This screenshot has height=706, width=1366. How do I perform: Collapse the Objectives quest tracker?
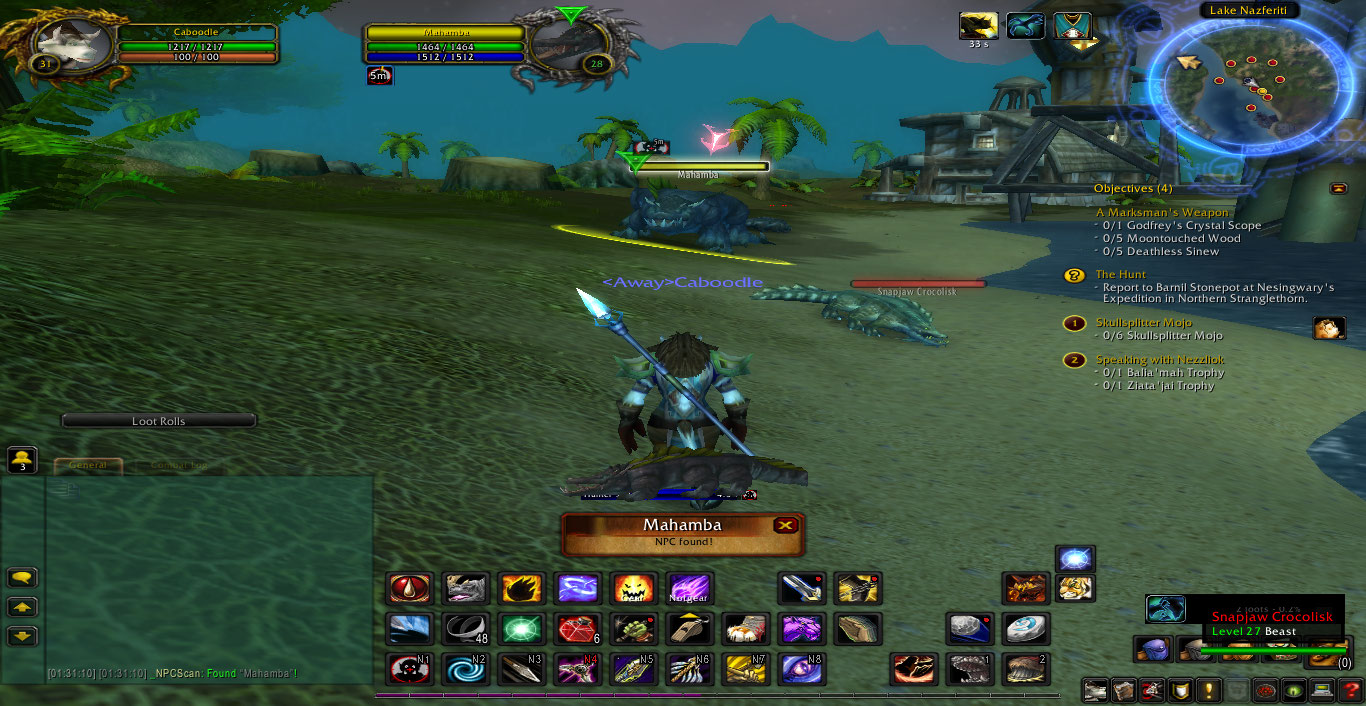(x=1338, y=188)
